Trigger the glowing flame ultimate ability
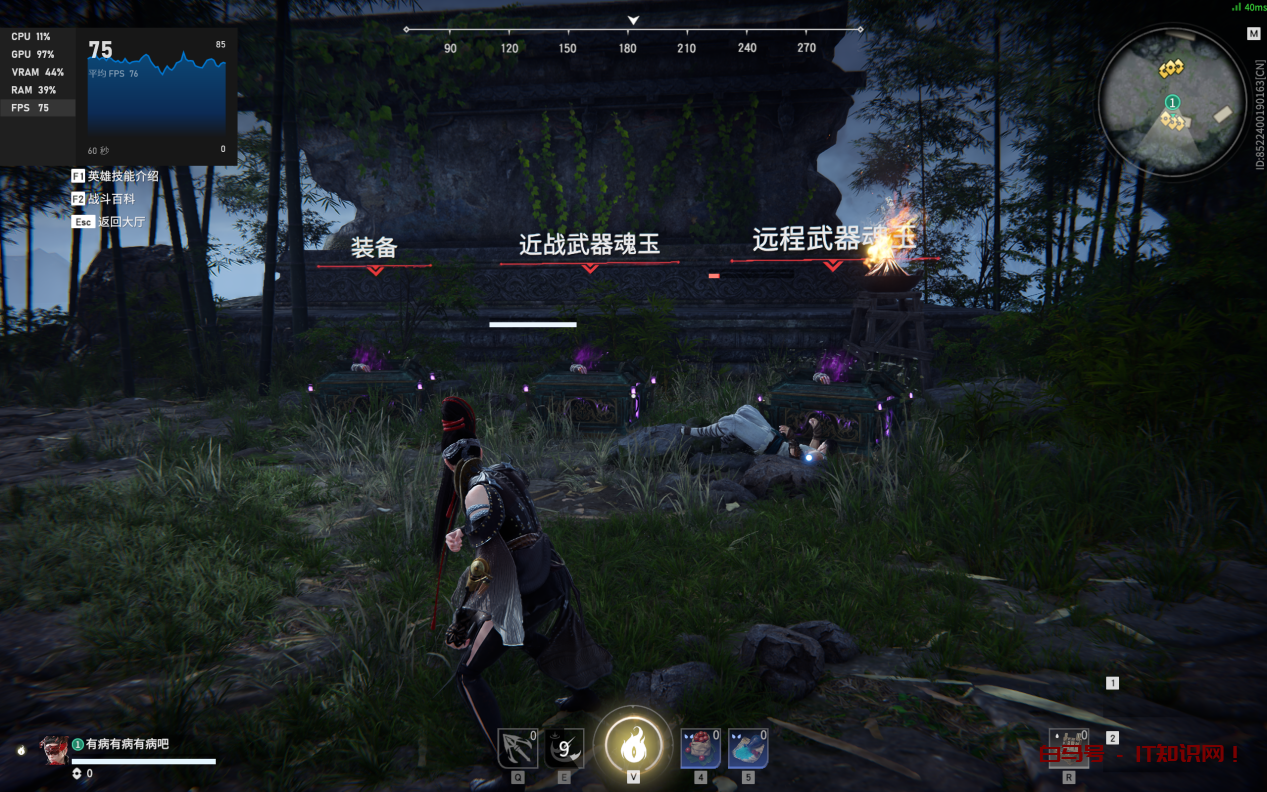Image resolution: width=1267 pixels, height=792 pixels. pos(633,744)
